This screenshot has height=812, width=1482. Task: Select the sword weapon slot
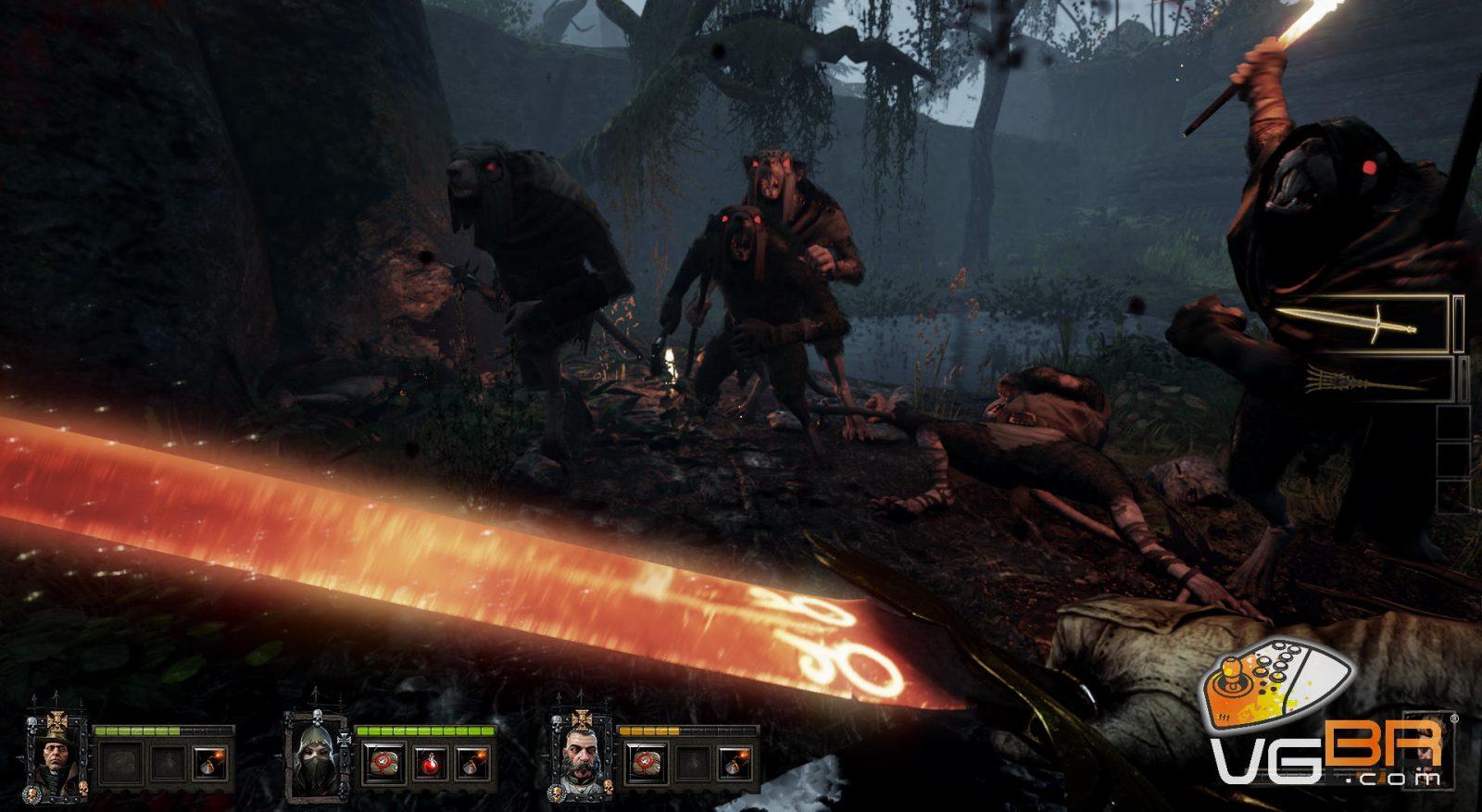pos(1365,323)
